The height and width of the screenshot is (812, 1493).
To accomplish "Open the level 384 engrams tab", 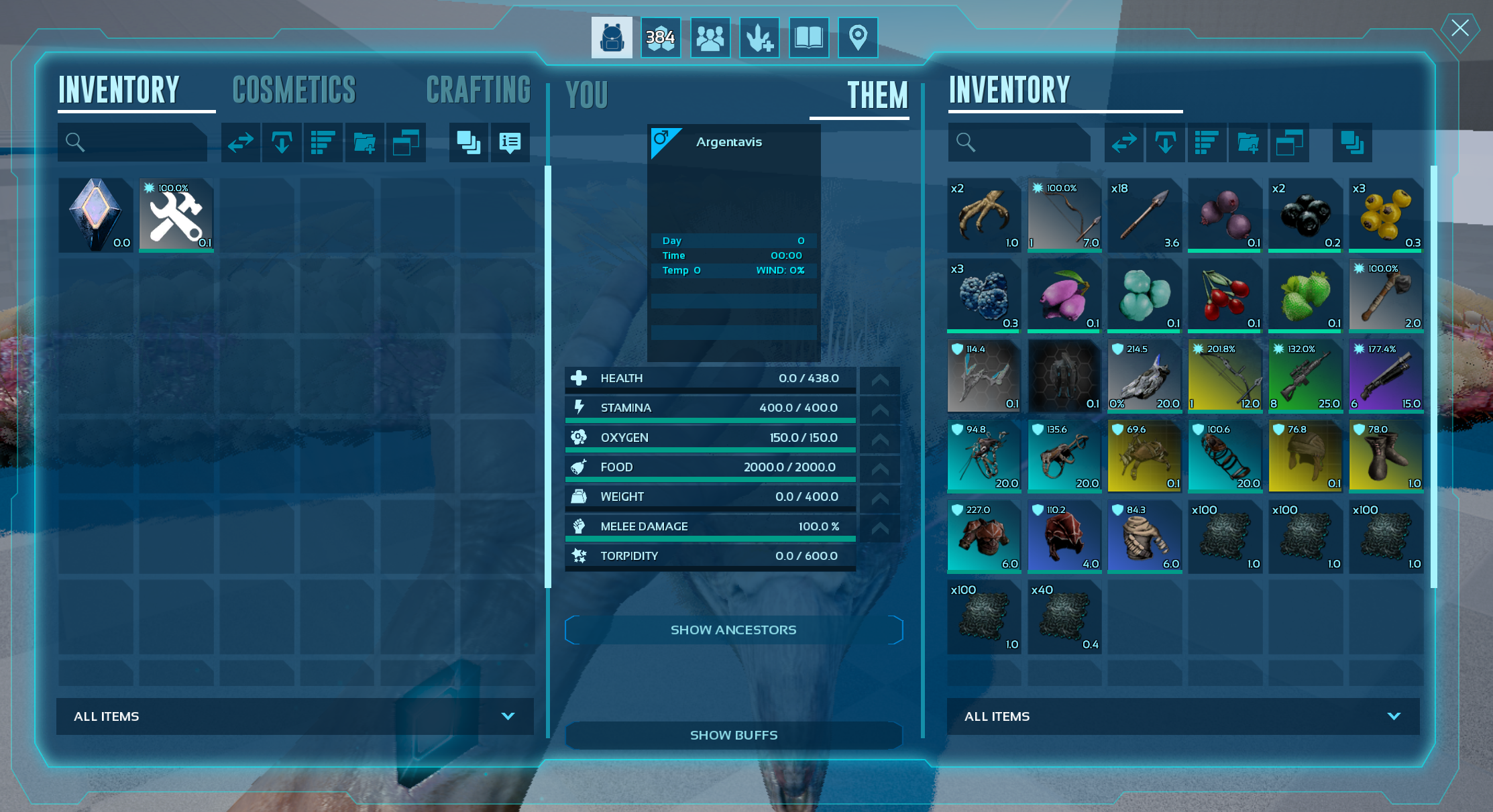I will click(661, 38).
